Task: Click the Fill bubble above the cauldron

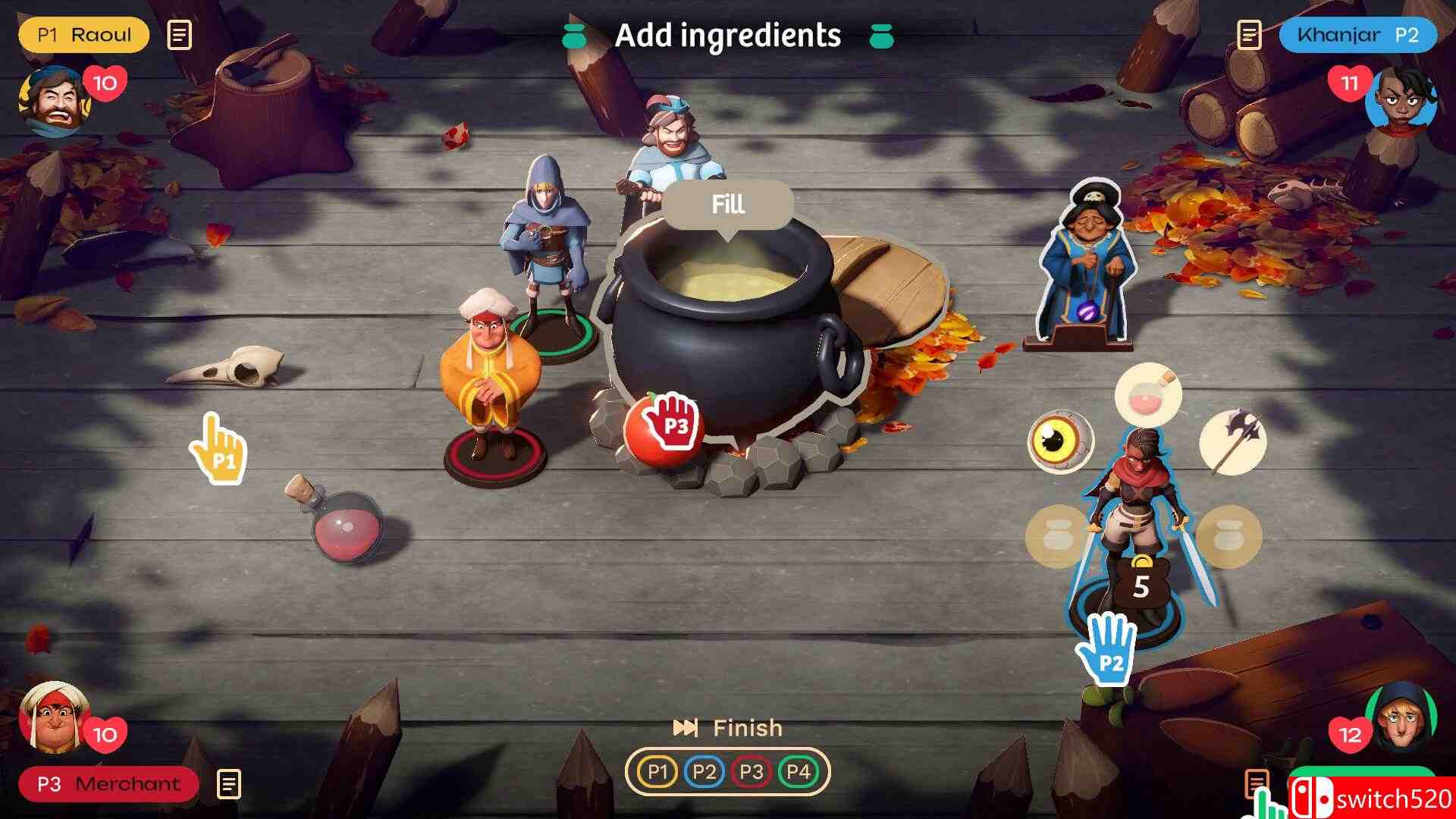Action: pyautogui.click(x=728, y=205)
